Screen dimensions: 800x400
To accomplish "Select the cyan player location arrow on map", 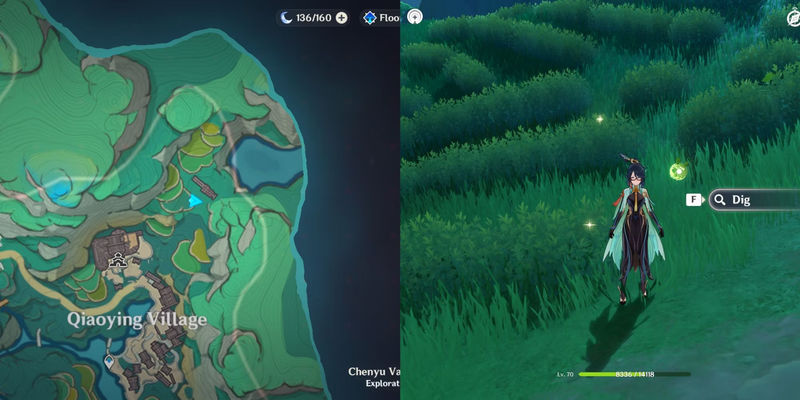I will coord(194,201).
